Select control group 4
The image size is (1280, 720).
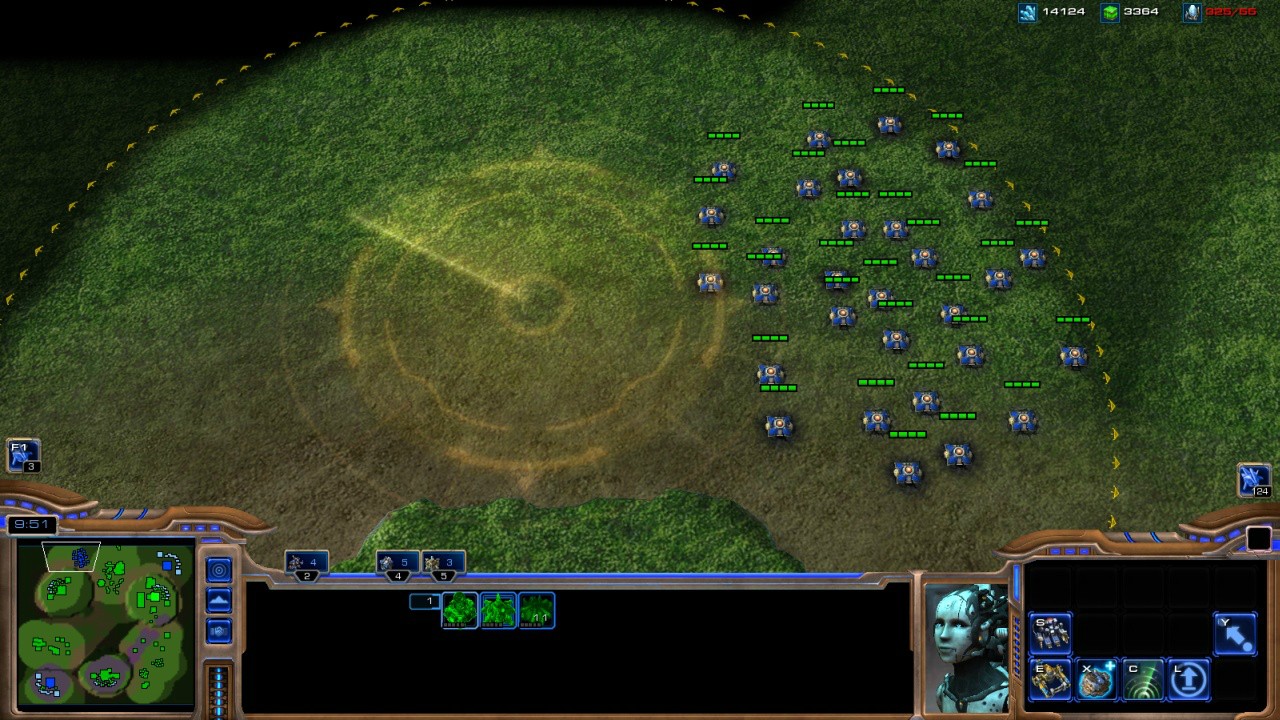point(398,564)
